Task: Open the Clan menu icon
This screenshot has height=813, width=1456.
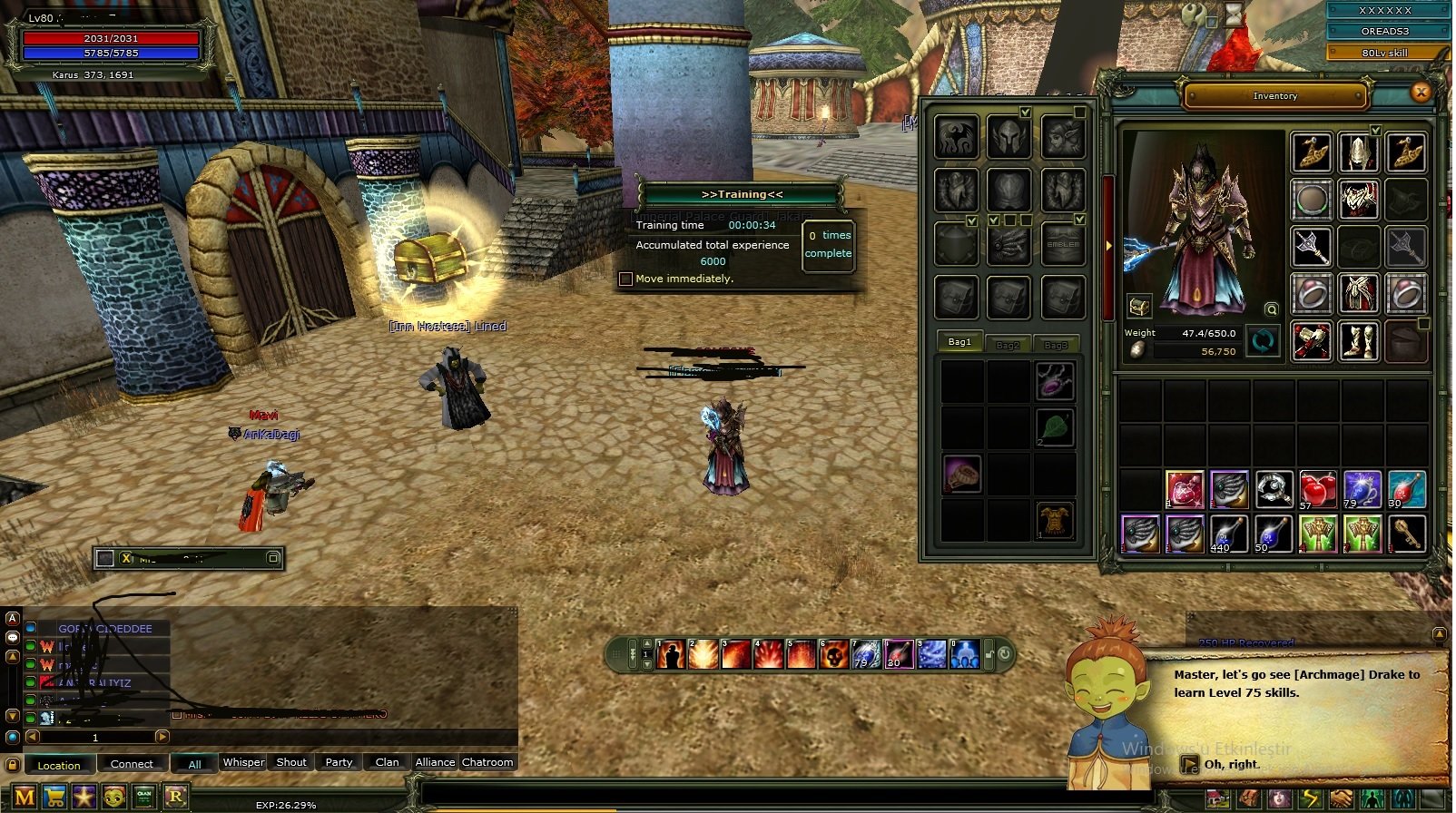Action: pos(143,797)
